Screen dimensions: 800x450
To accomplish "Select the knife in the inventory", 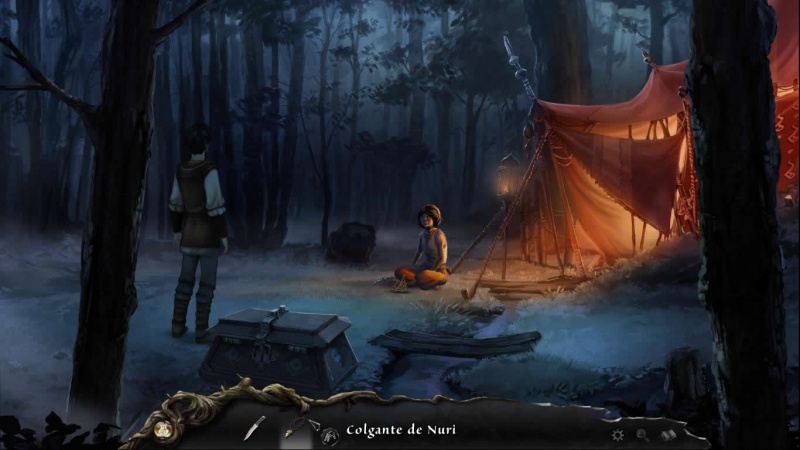I will [x=255, y=428].
